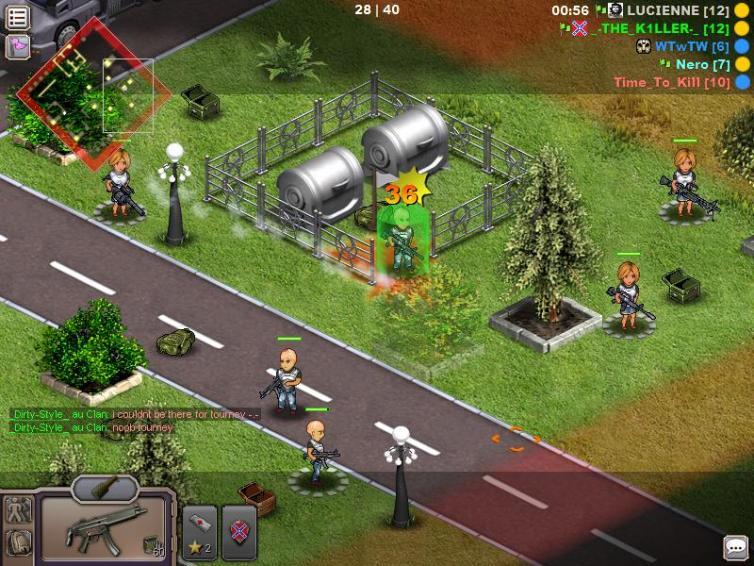
Task: Toggle the character stance icon
Action: tap(19, 509)
